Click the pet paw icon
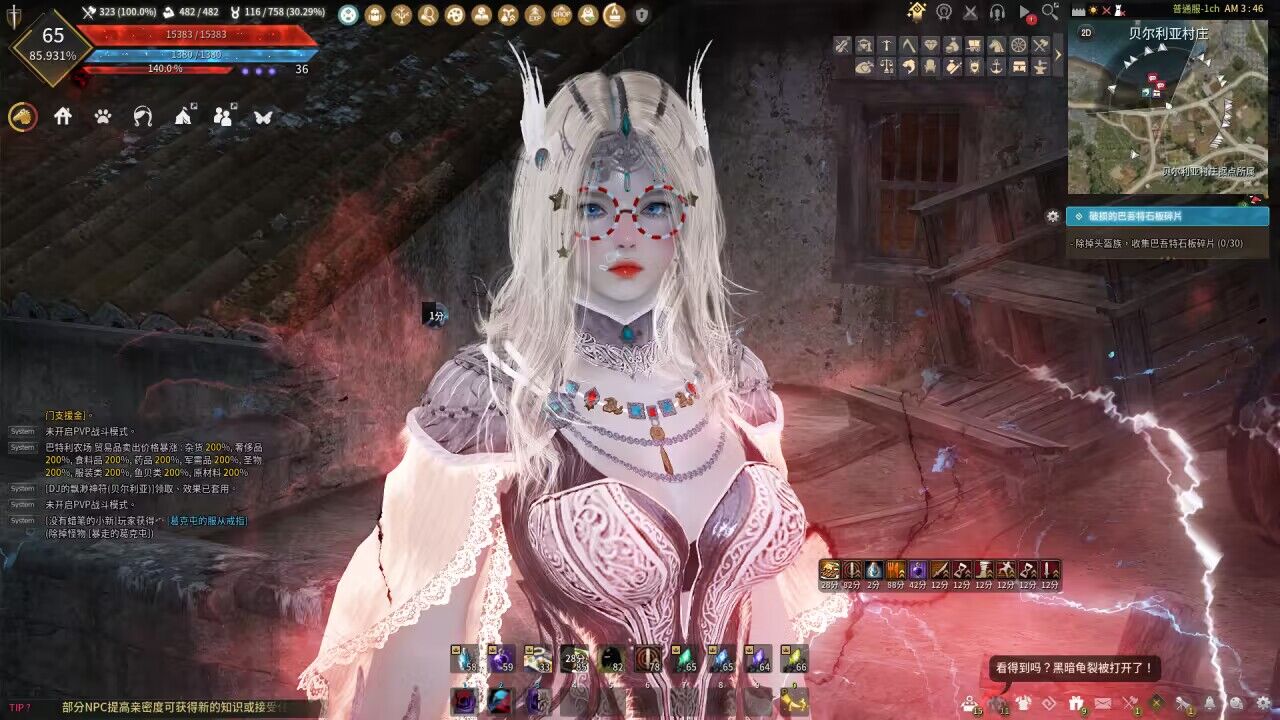 (103, 117)
